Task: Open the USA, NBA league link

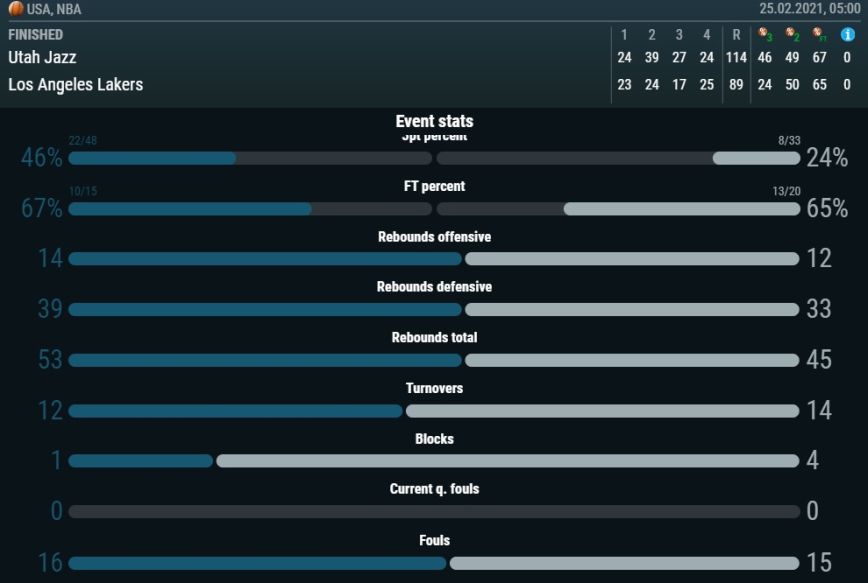Action: pos(53,9)
